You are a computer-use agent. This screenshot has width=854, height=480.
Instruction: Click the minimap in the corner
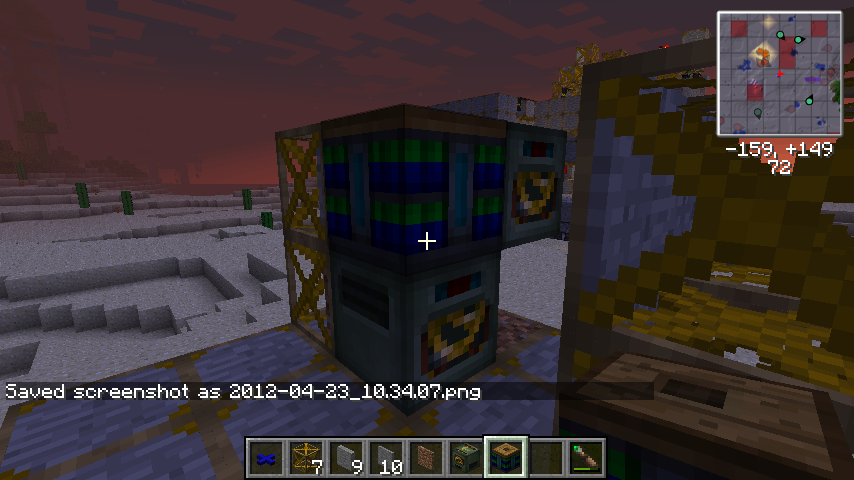point(779,74)
